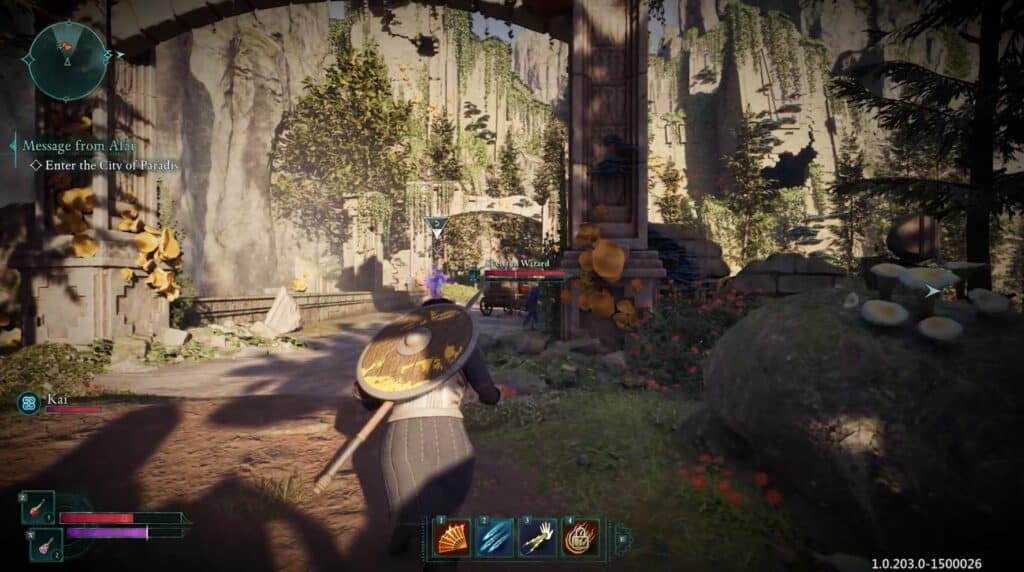Click the Kai companion portrait icon

pyautogui.click(x=29, y=403)
